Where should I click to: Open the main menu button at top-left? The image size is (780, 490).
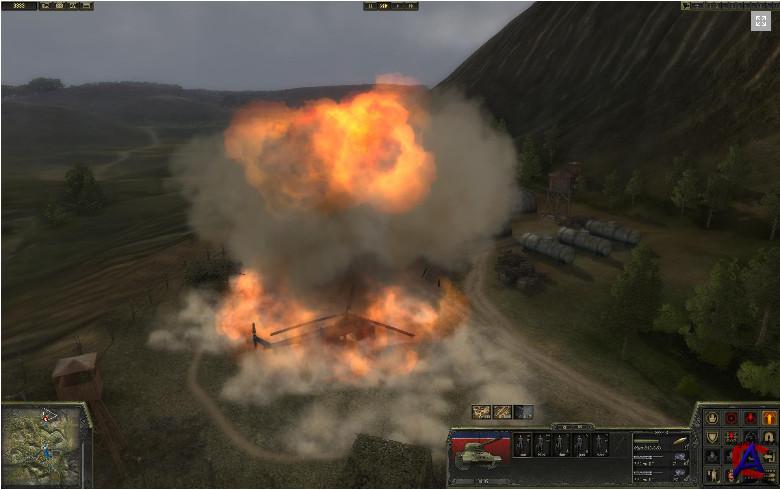click(19, 6)
